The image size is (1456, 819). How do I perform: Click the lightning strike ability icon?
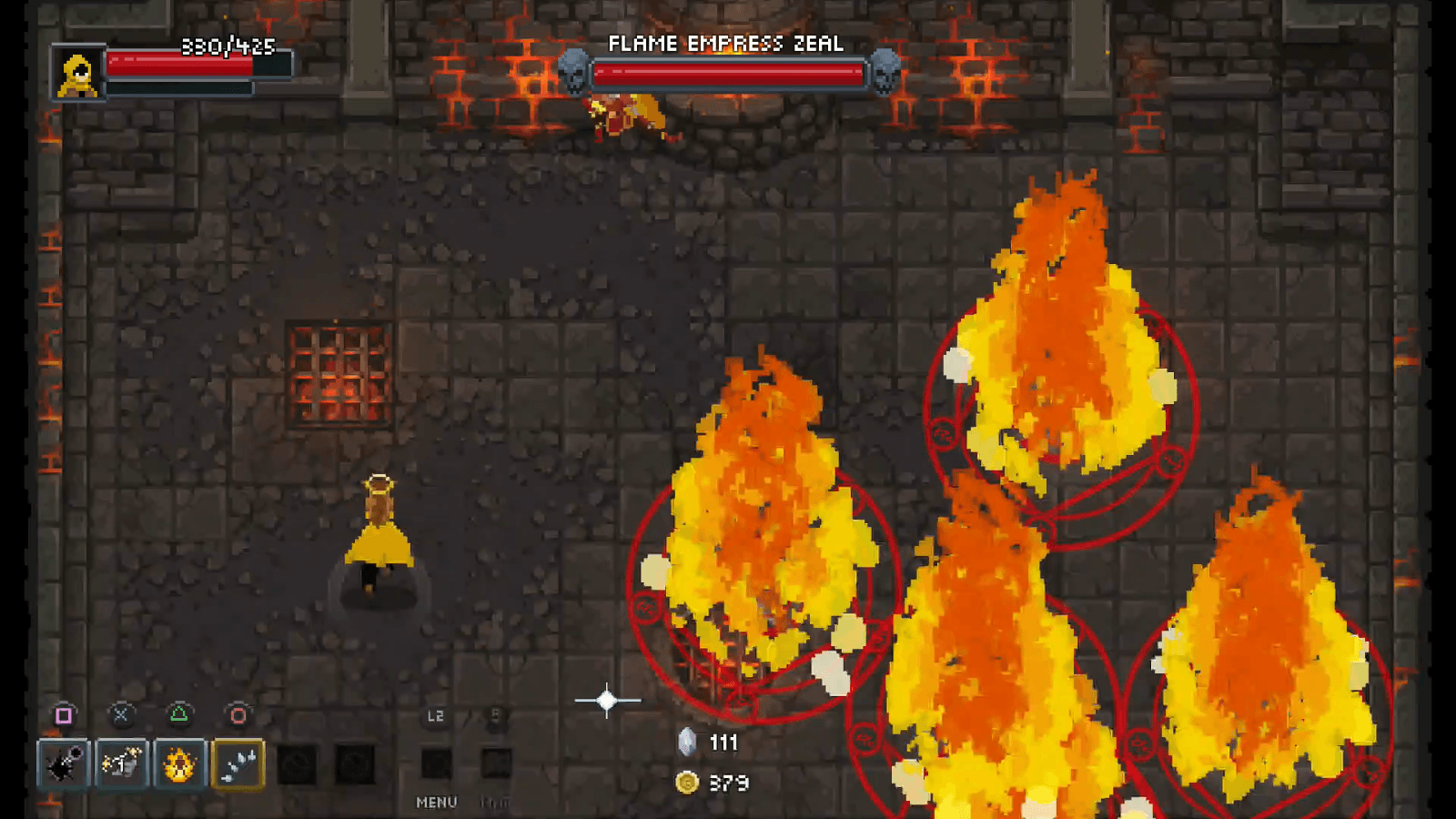123,763
